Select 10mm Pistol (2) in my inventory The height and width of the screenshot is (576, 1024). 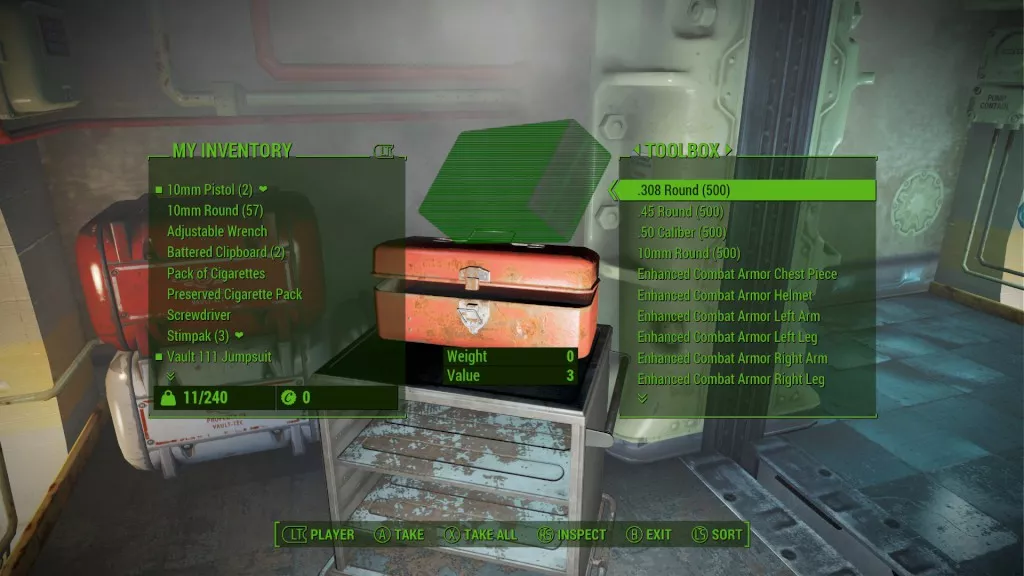(x=209, y=189)
